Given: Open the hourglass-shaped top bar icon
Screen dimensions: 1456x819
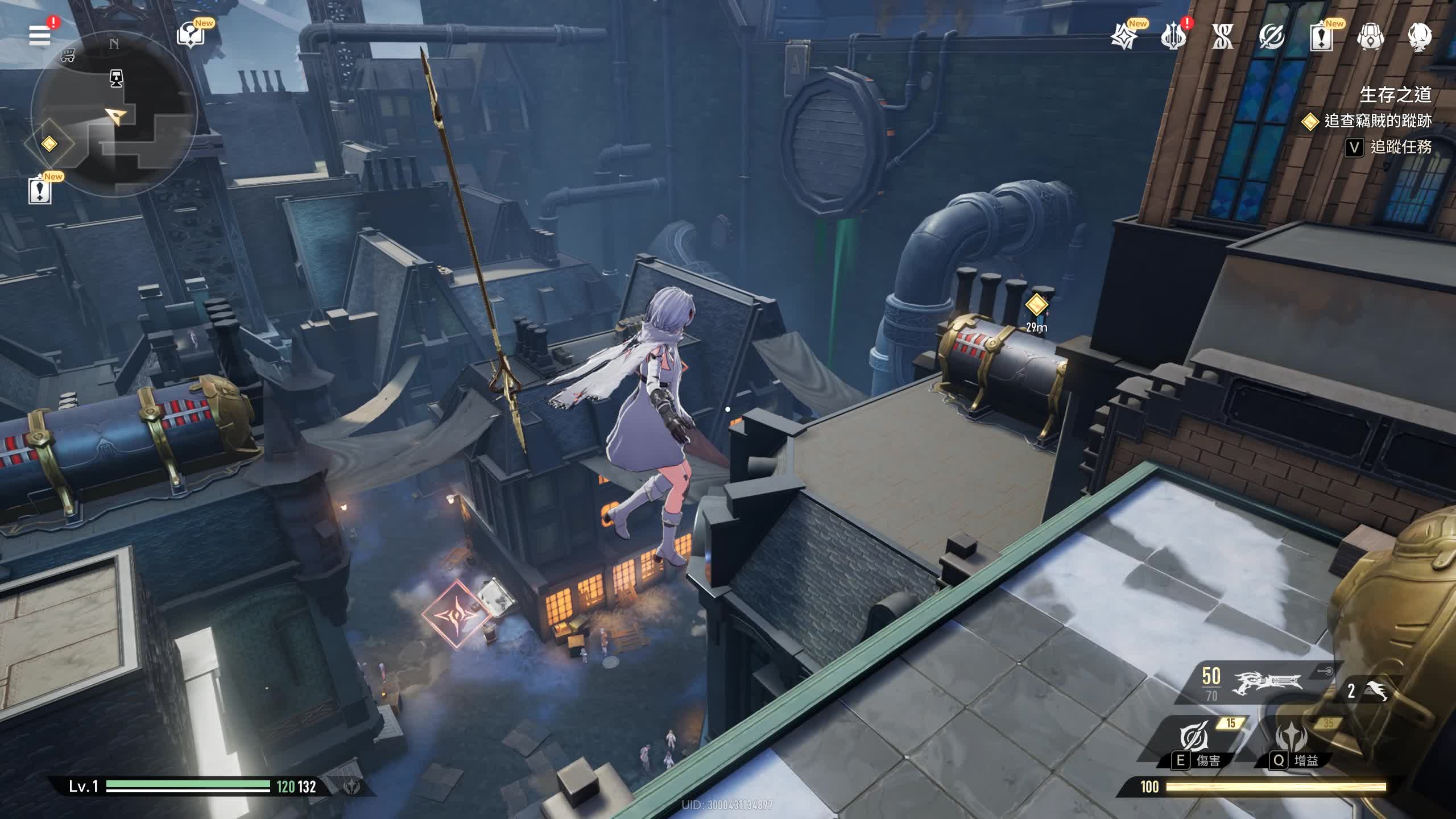Looking at the screenshot, I should tap(1222, 38).
